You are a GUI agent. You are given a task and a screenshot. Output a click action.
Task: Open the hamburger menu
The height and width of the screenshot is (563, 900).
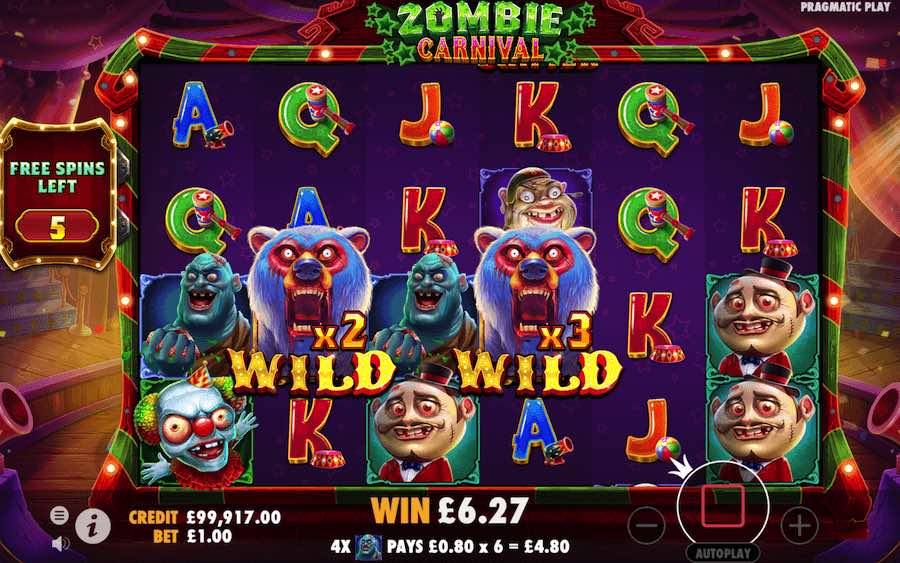point(60,514)
